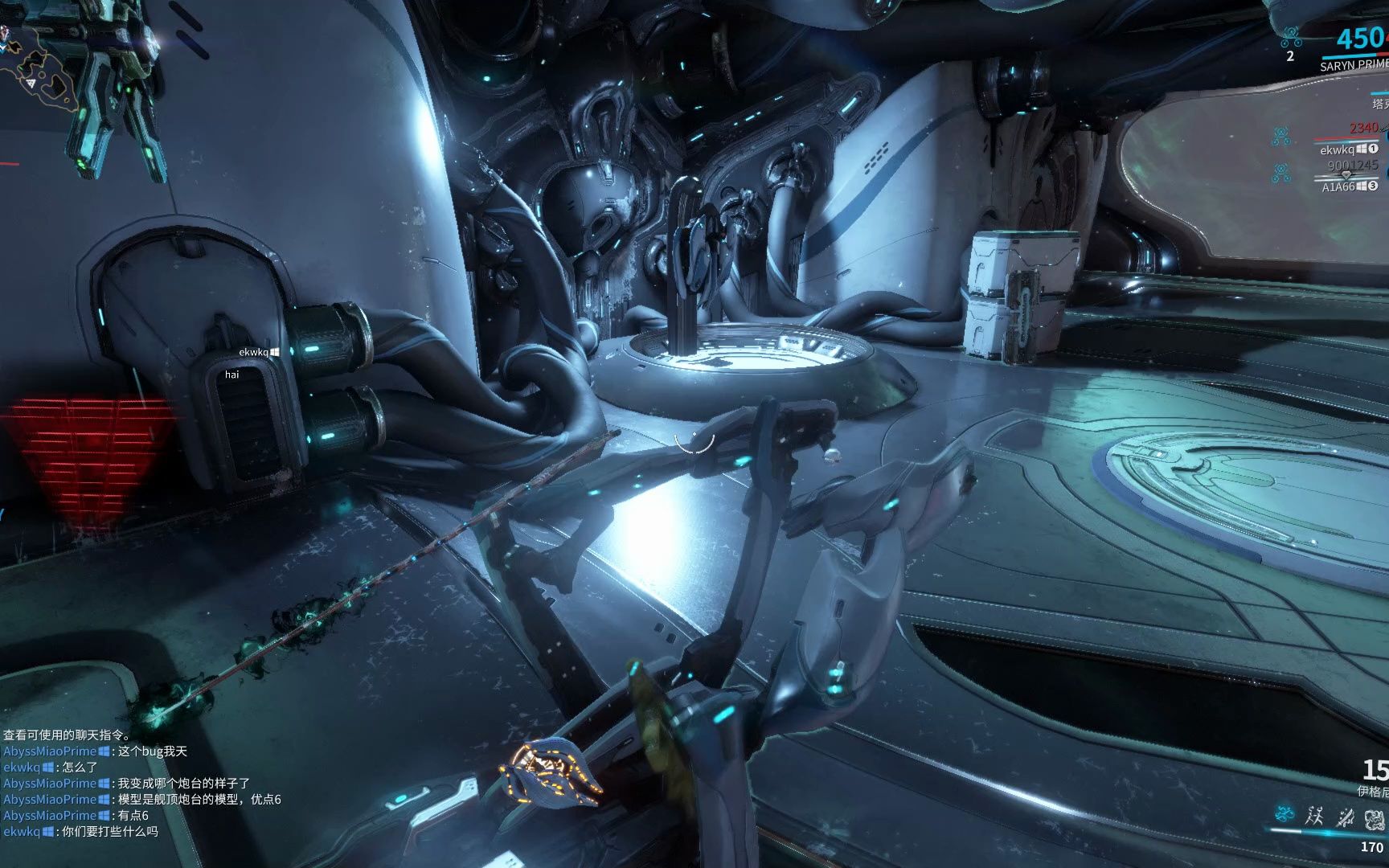The width and height of the screenshot is (1389, 868).
Task: Trigger the Toxic Lash sword ability
Action: [1345, 817]
